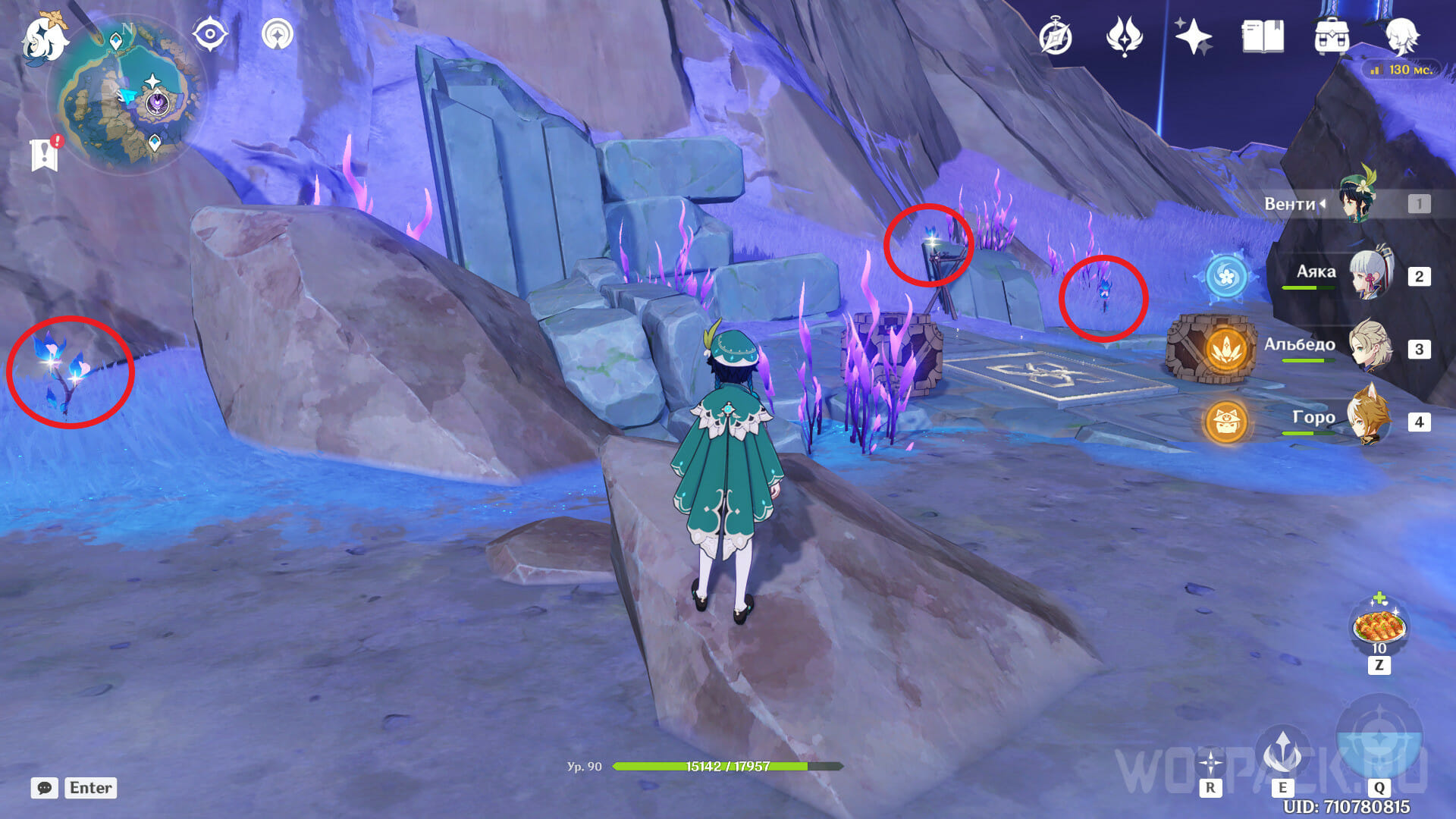1456x819 pixels.
Task: Open the chat speech bubble
Action: pyautogui.click(x=45, y=788)
